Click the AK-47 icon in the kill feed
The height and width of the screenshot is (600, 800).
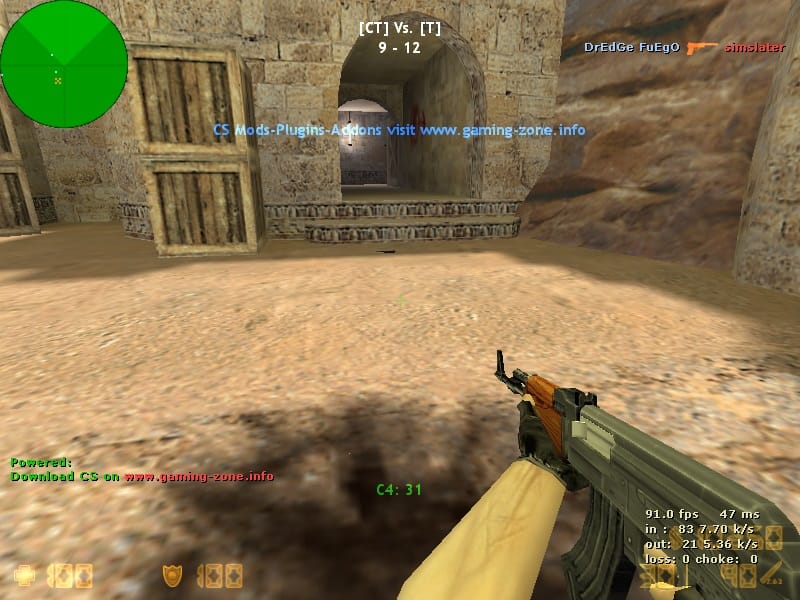pos(703,47)
